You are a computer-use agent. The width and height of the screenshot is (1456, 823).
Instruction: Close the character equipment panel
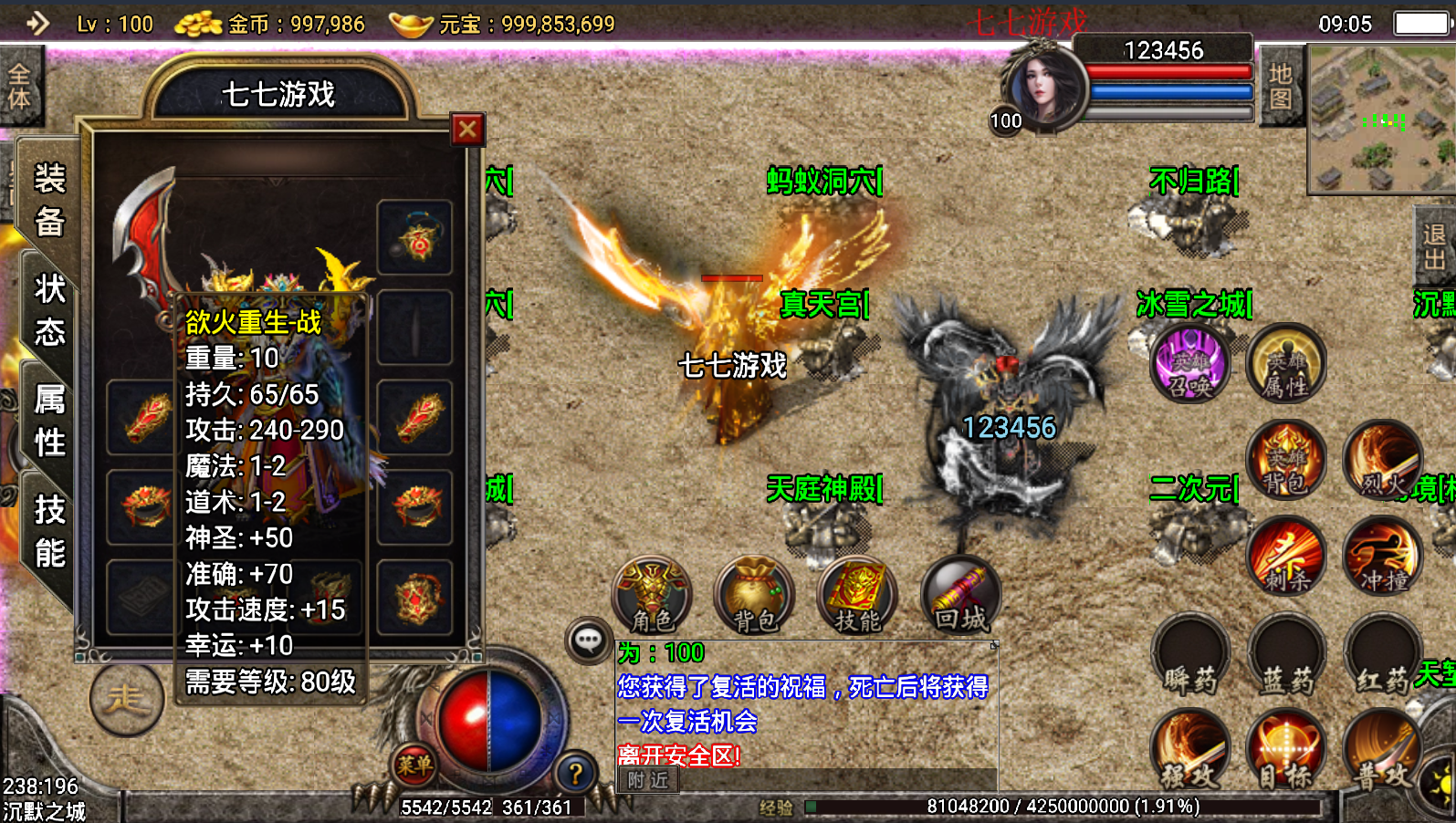[467, 130]
